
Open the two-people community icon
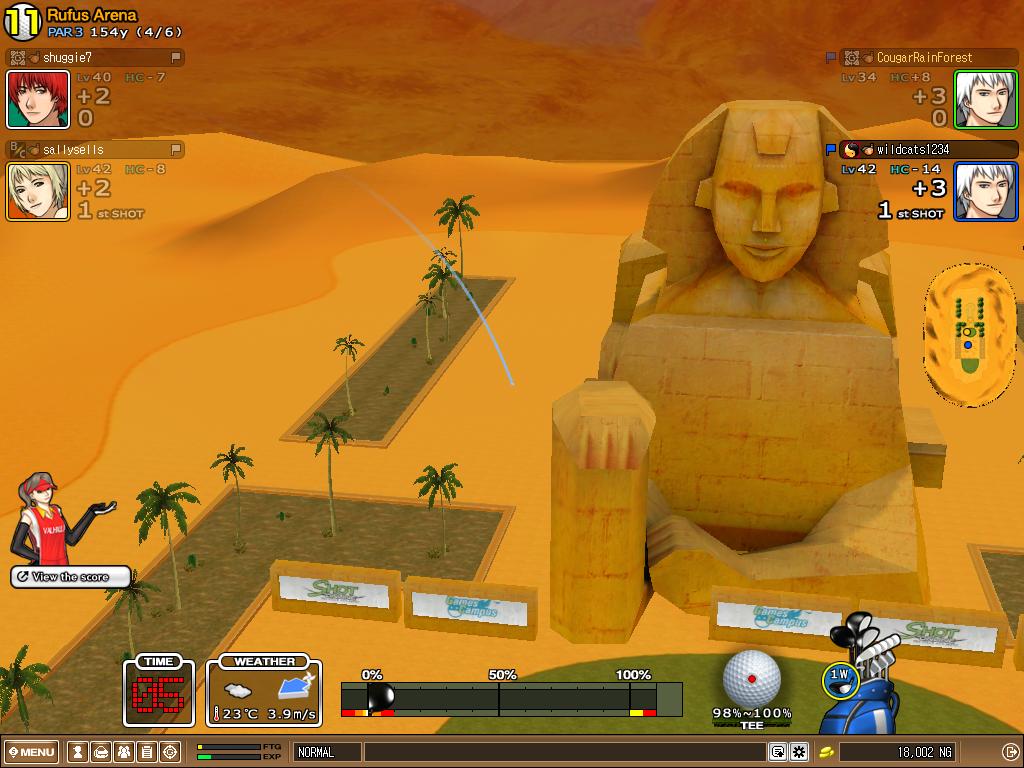point(124,752)
